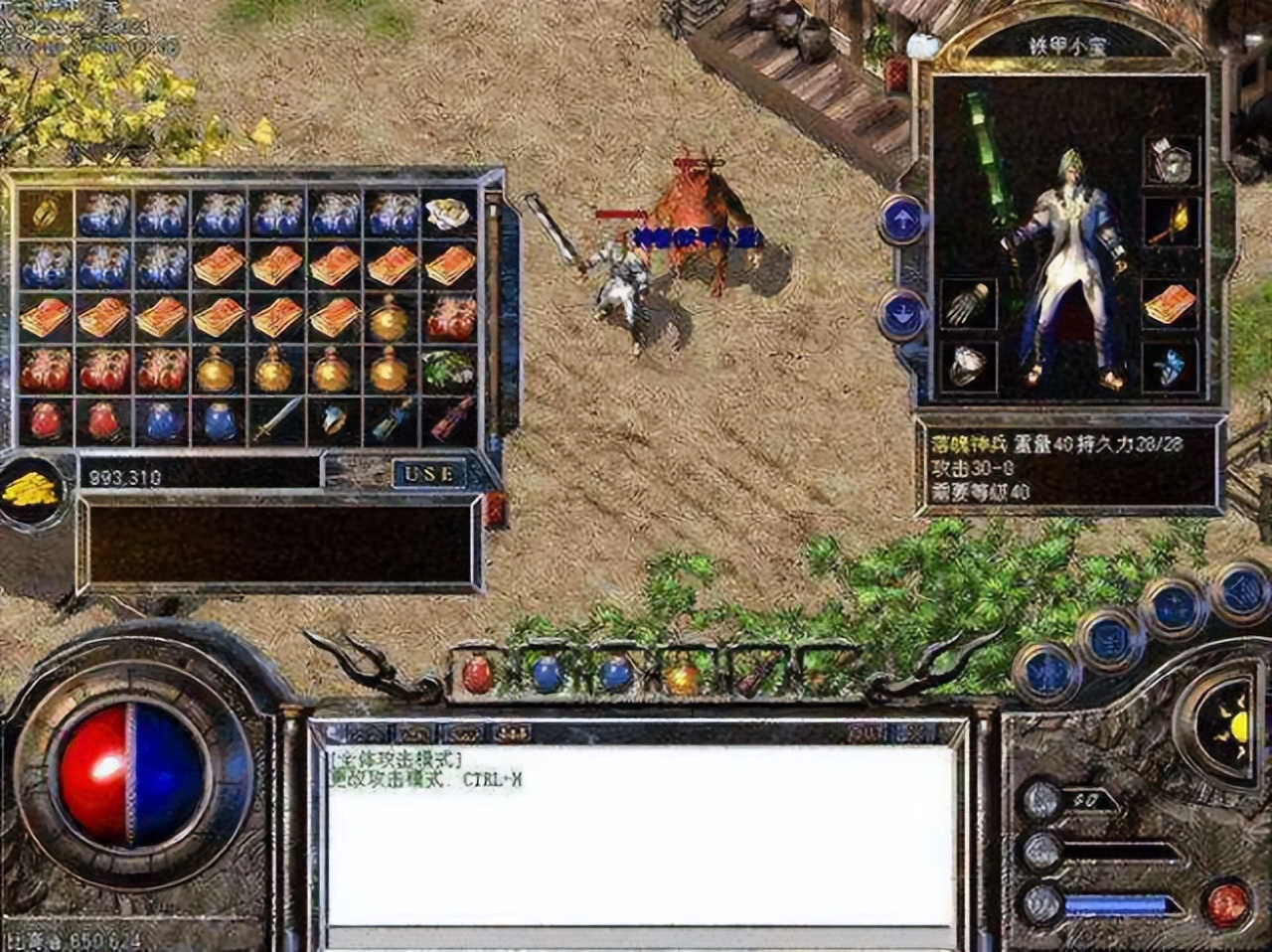Use the red potion in the quick belt

[x=478, y=676]
